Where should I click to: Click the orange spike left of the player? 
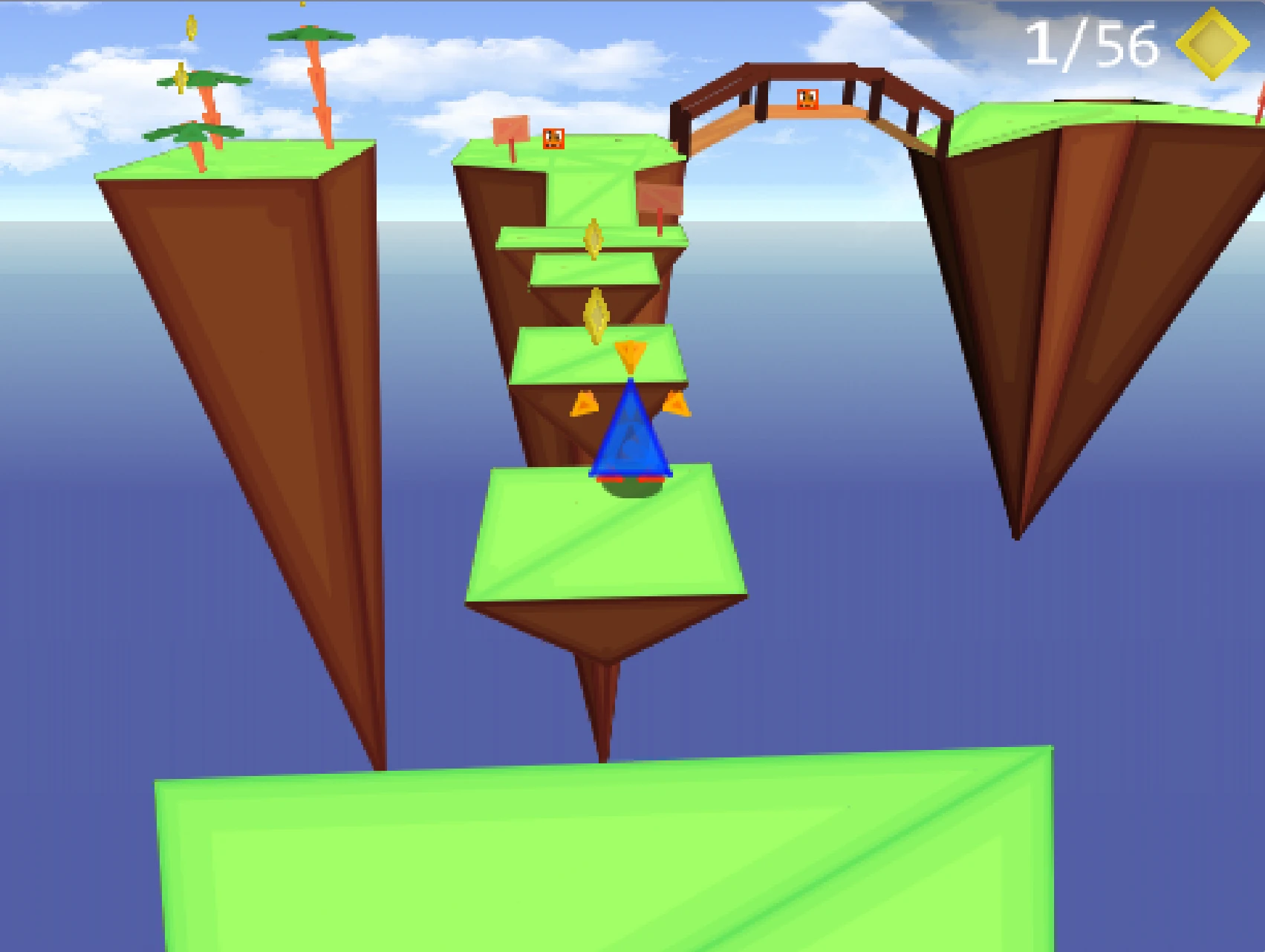[x=584, y=405]
